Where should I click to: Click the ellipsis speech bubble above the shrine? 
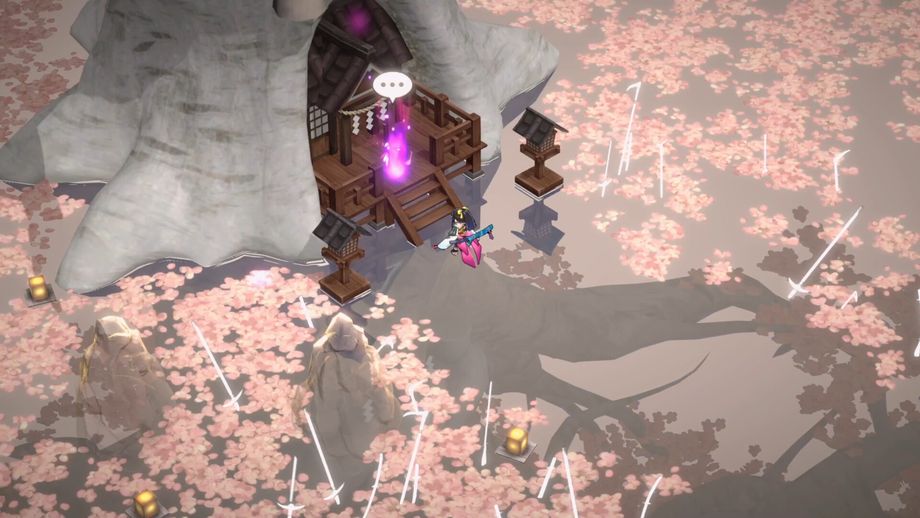click(x=392, y=84)
